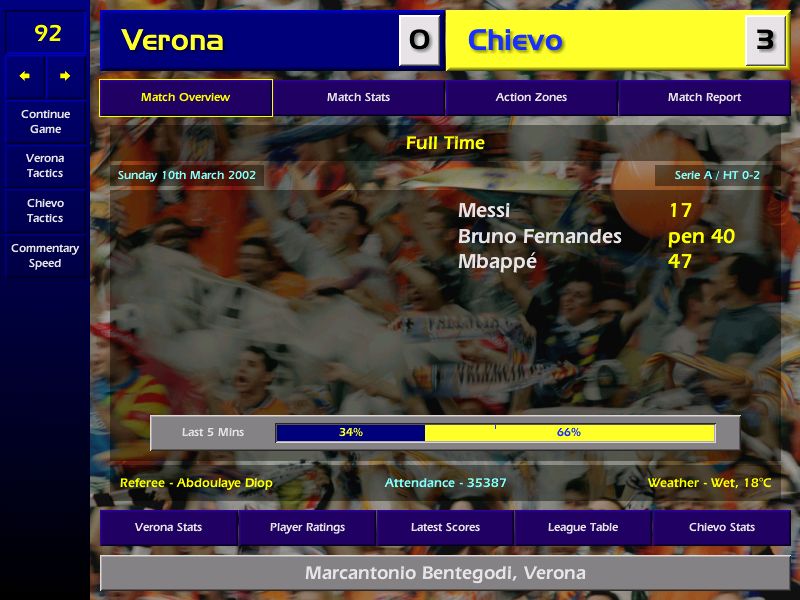The image size is (800, 600).
Task: Show Chievo Stats
Action: pyautogui.click(x=722, y=527)
